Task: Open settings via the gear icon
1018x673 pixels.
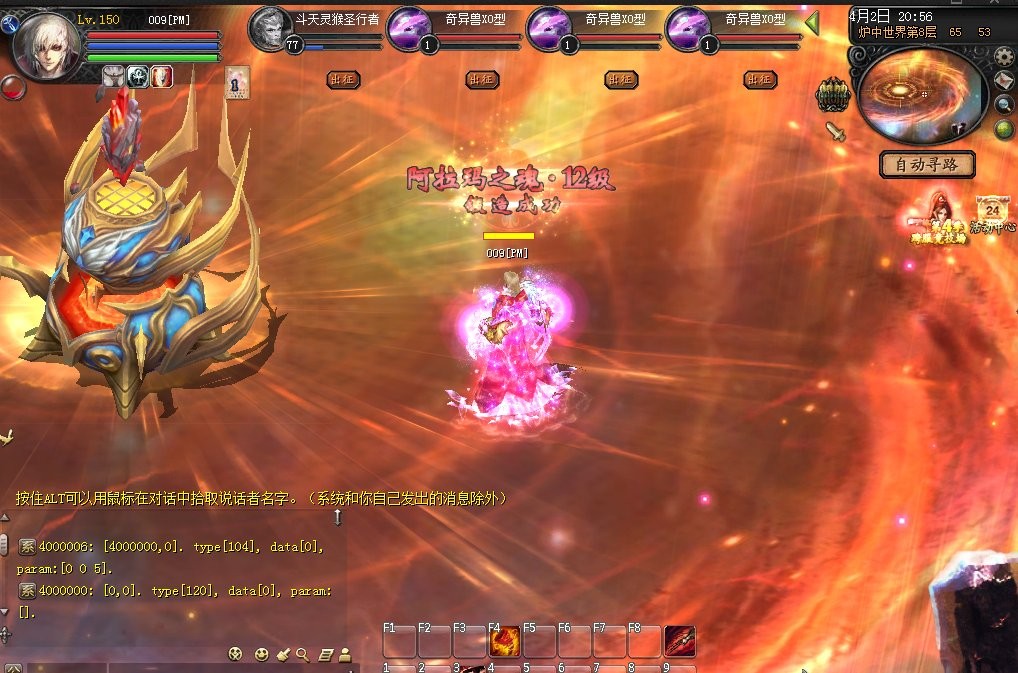Action: (1004, 56)
